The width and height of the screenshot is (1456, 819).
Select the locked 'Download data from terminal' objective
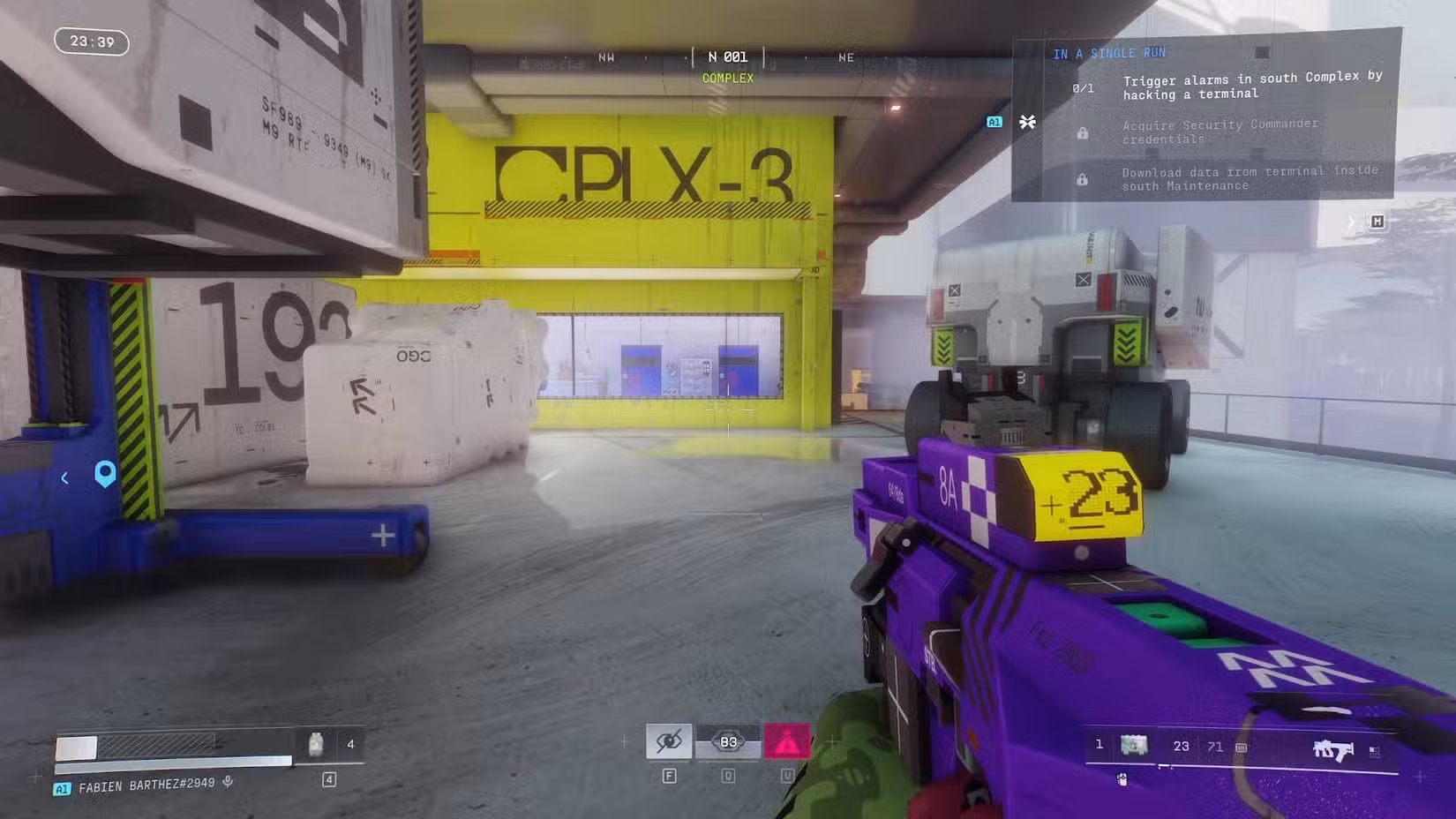[x=1249, y=178]
